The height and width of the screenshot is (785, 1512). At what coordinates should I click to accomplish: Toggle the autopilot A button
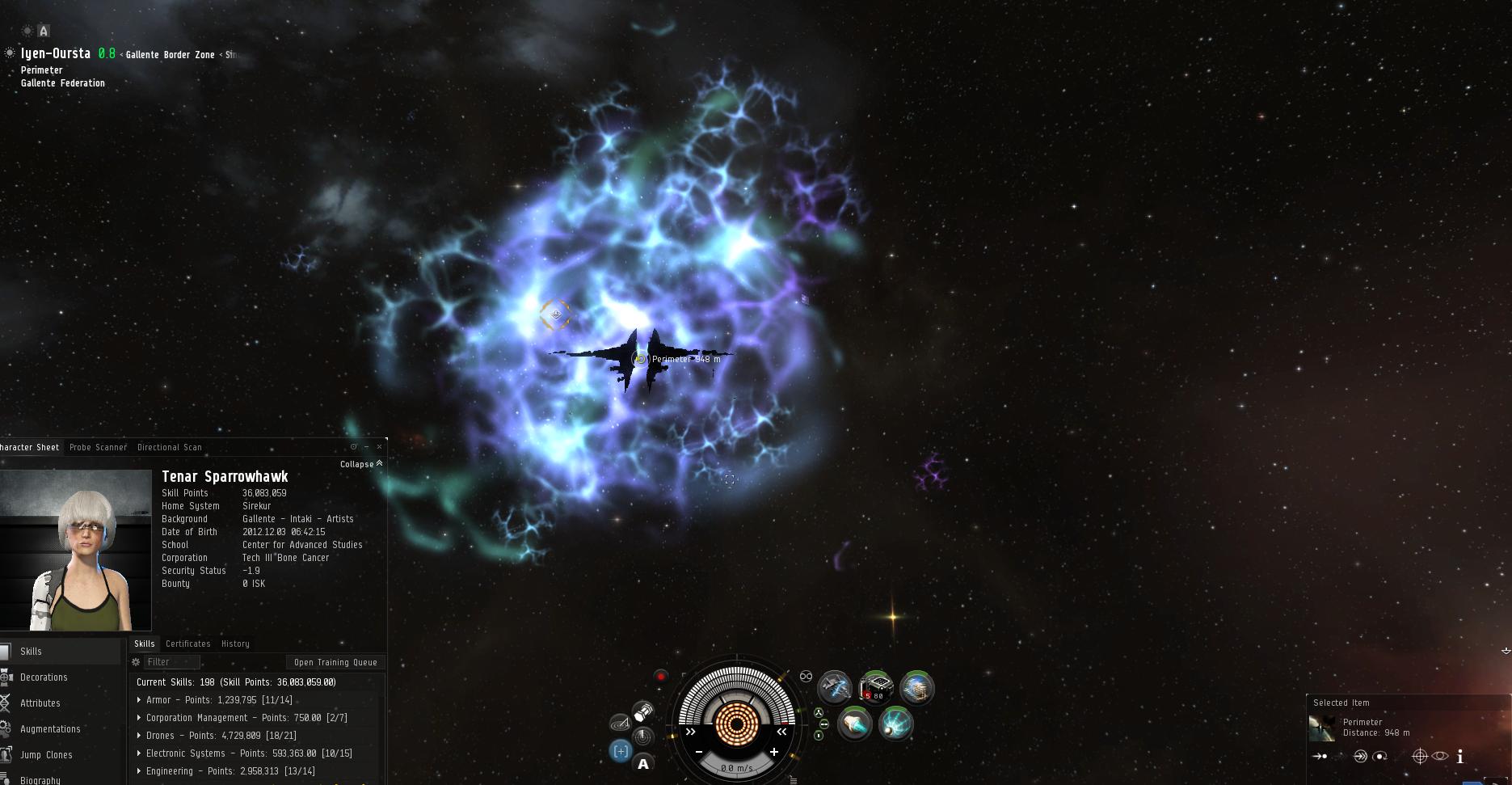[x=643, y=764]
